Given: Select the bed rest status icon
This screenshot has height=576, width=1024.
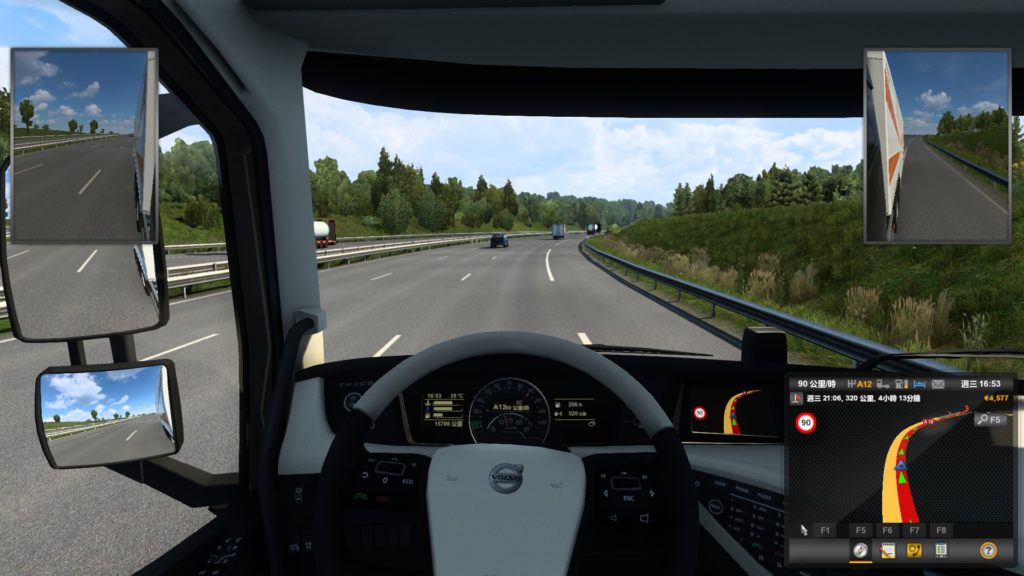Looking at the screenshot, I should coord(920,383).
